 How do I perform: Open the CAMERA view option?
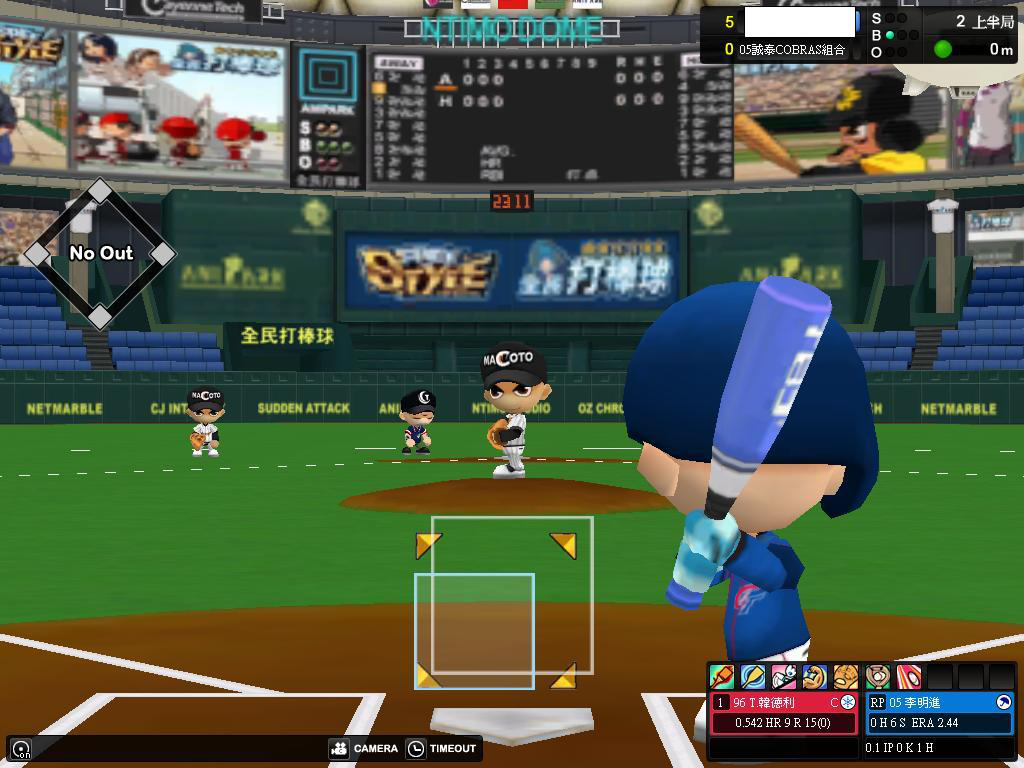[x=363, y=748]
